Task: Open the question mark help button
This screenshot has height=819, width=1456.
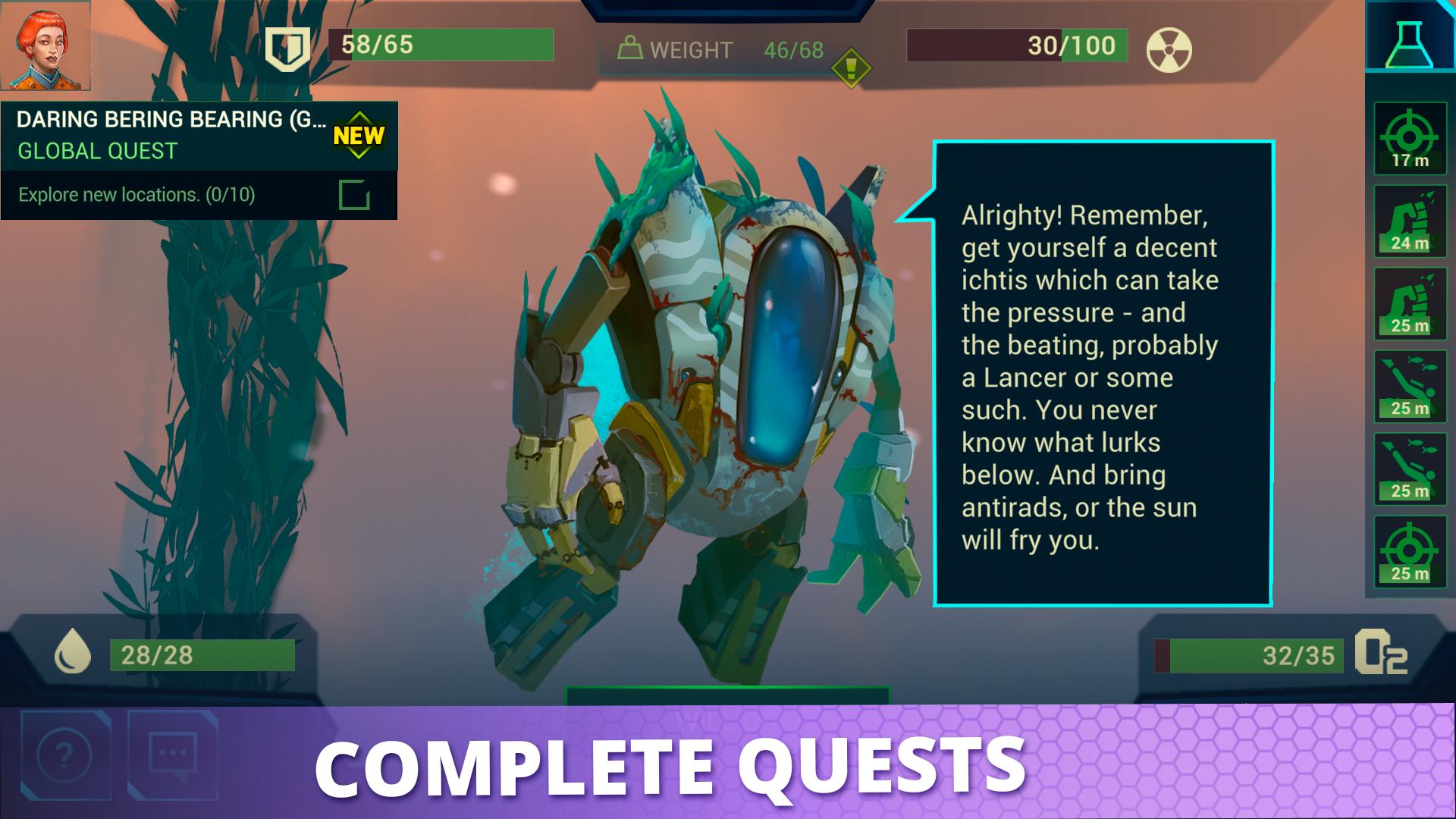Action: pyautogui.click(x=65, y=755)
